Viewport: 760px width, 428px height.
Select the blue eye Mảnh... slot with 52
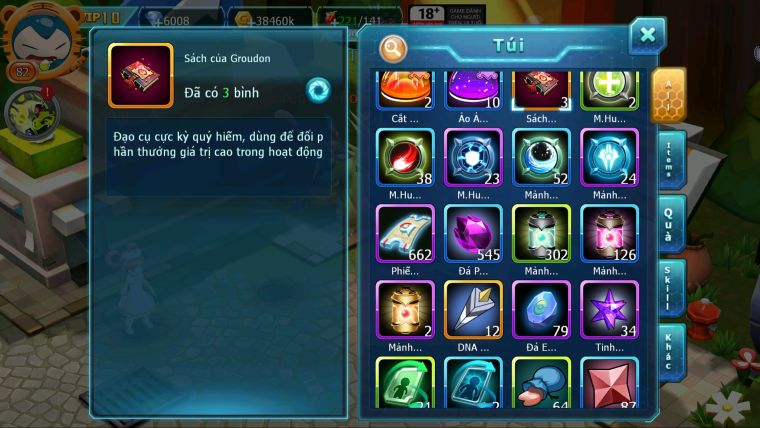click(x=541, y=158)
